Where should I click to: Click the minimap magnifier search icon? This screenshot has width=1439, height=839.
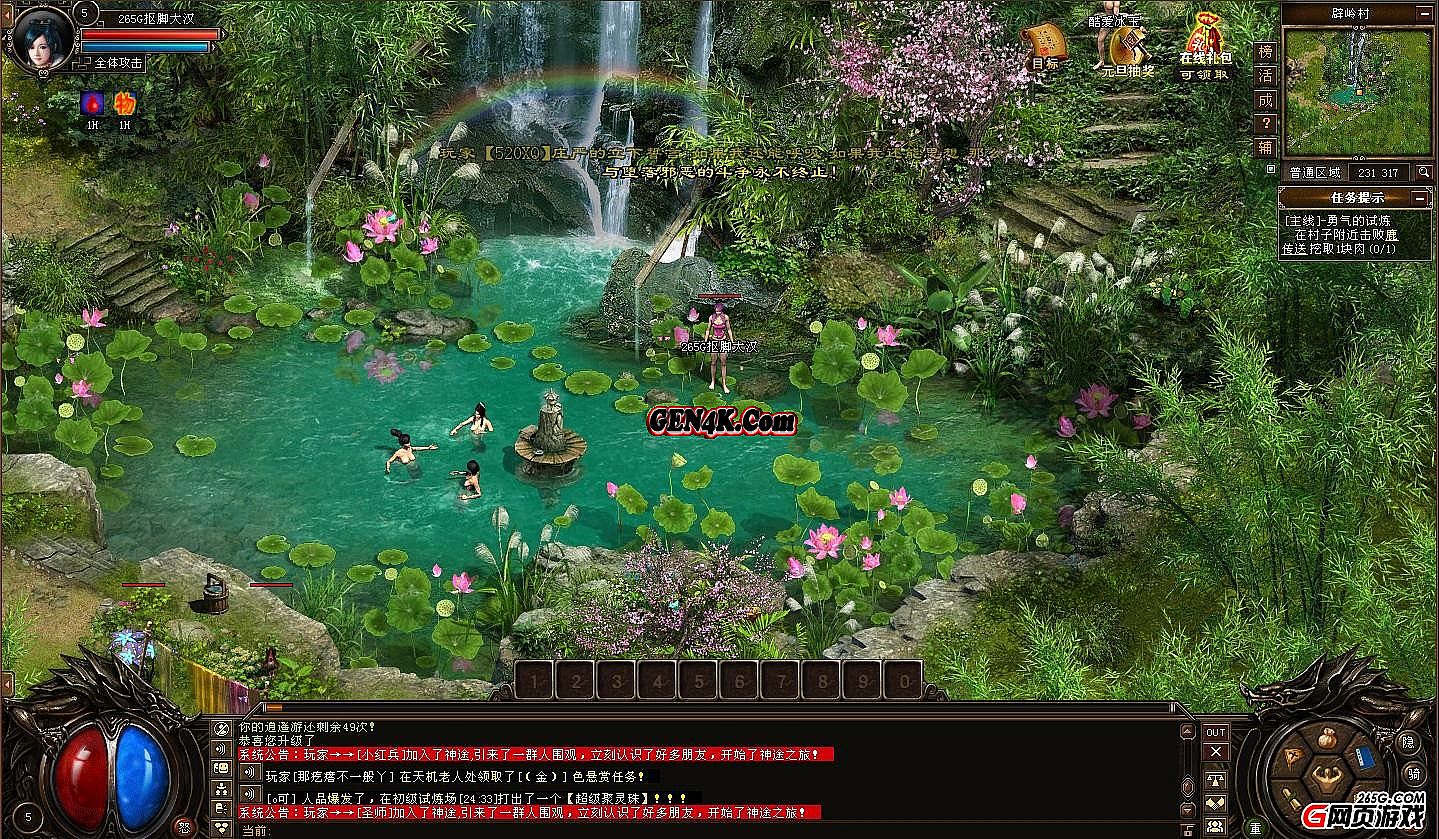[x=1424, y=171]
